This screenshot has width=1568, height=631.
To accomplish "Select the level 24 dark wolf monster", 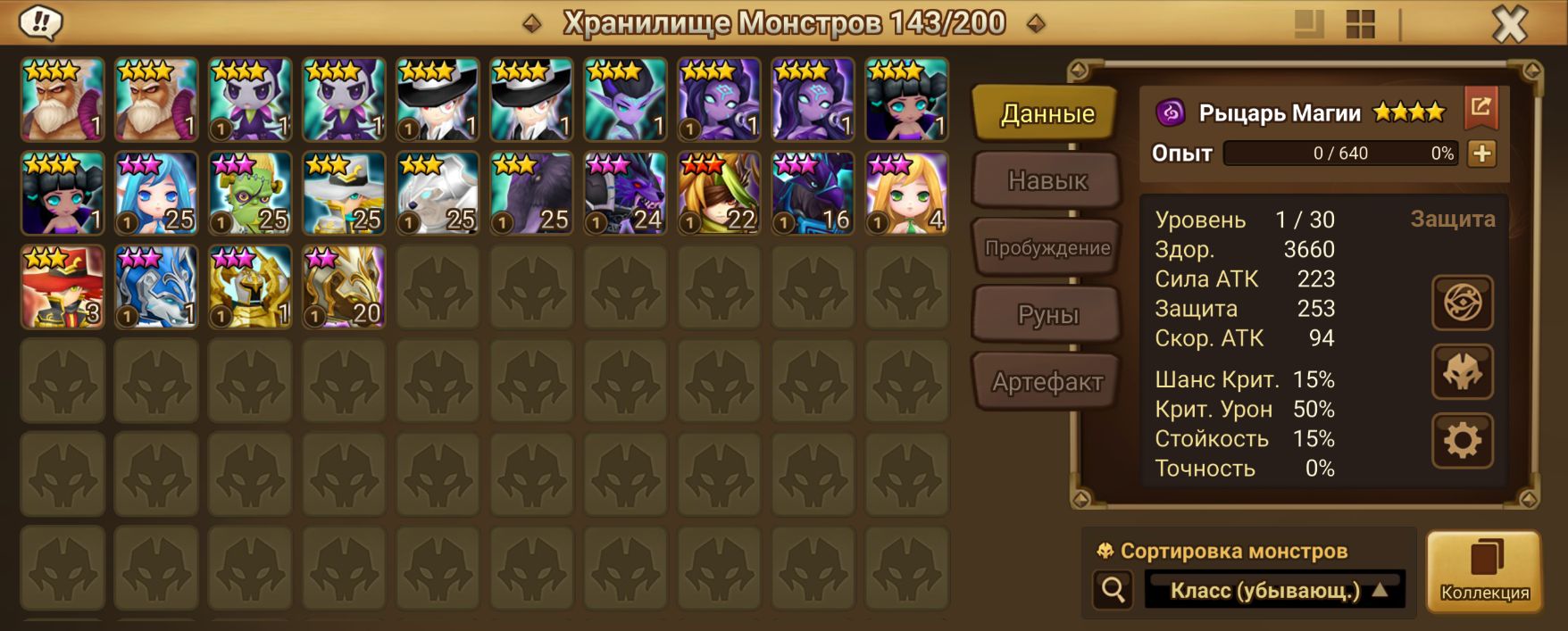I will (x=625, y=193).
